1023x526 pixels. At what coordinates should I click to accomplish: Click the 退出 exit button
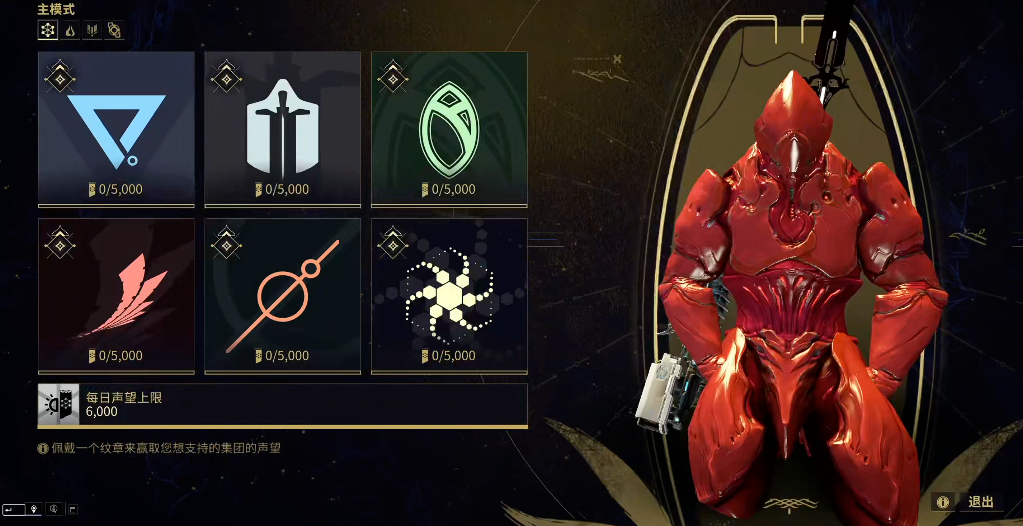tap(980, 502)
